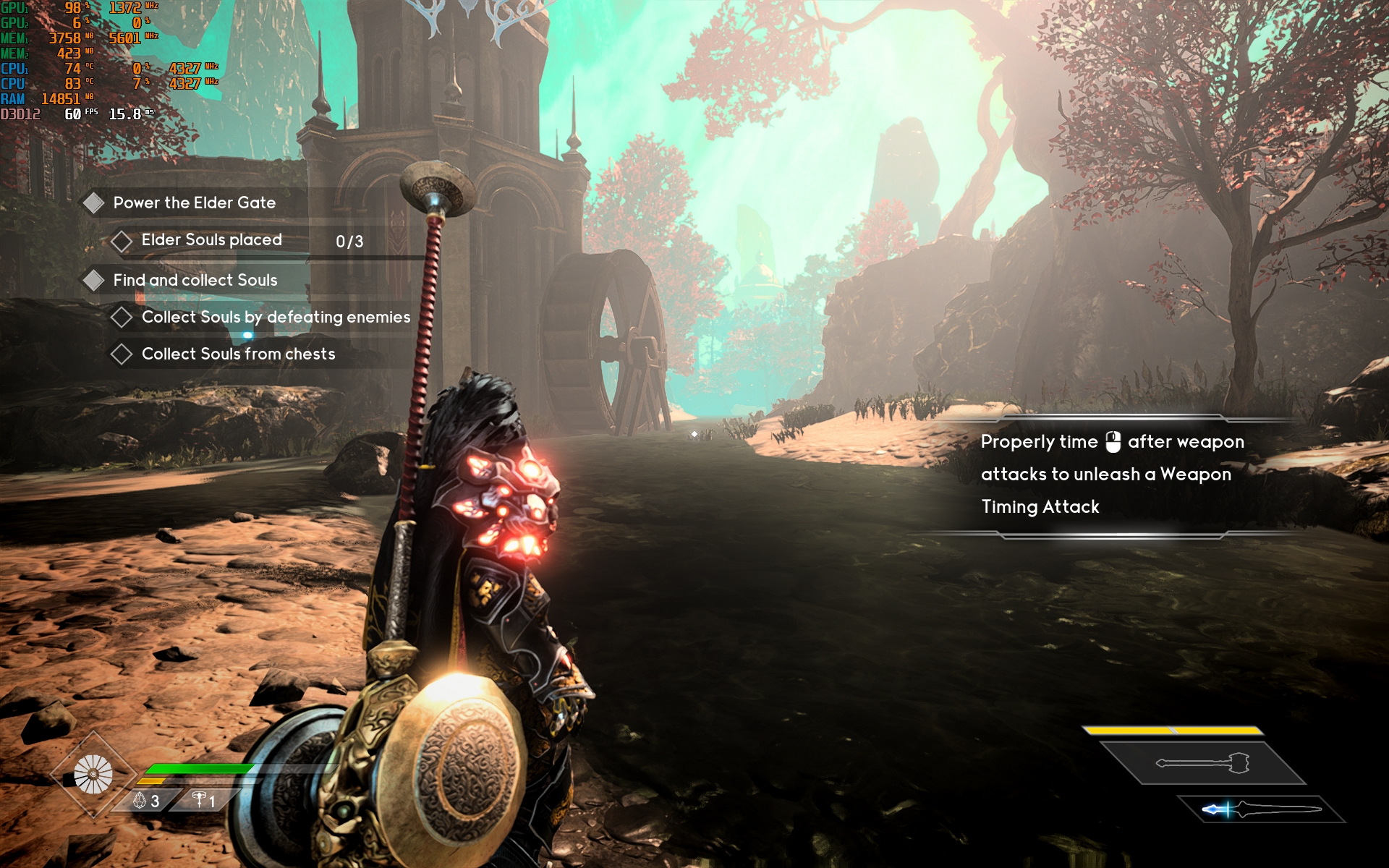The image size is (1389, 868).
Task: Select the Power the Elder Gate objective
Action: tap(194, 203)
